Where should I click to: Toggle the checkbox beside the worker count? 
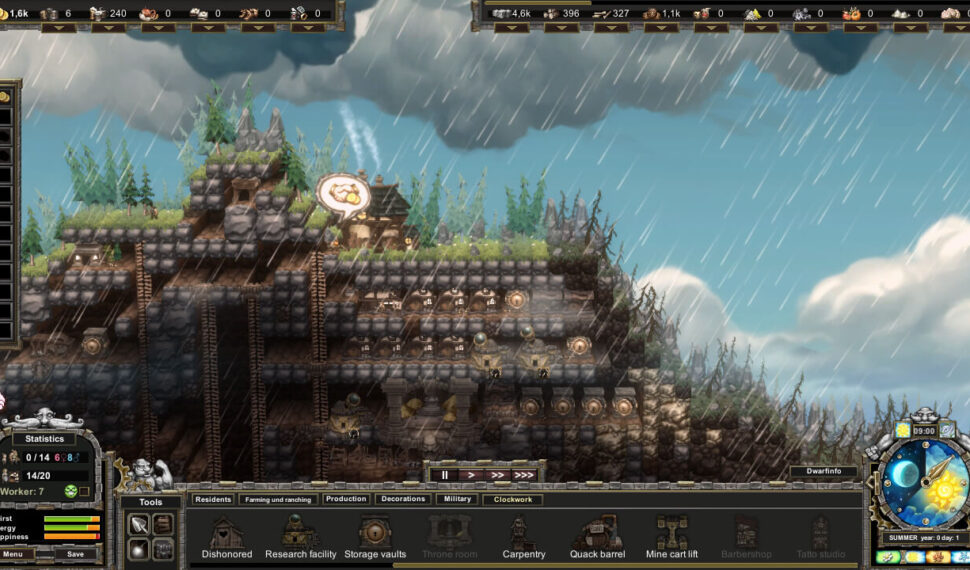pos(85,491)
